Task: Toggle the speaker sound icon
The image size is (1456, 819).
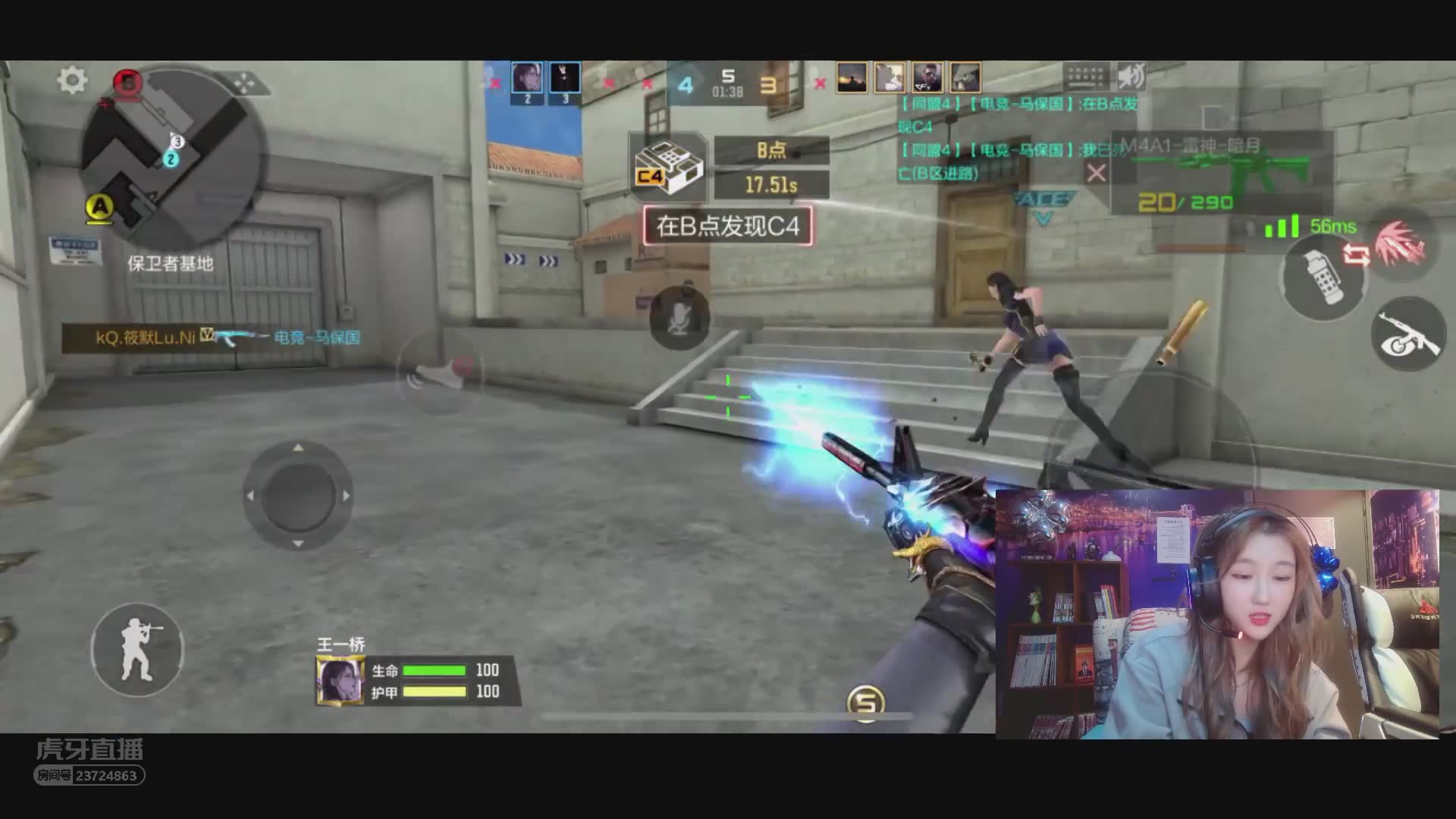Action: point(1131,77)
